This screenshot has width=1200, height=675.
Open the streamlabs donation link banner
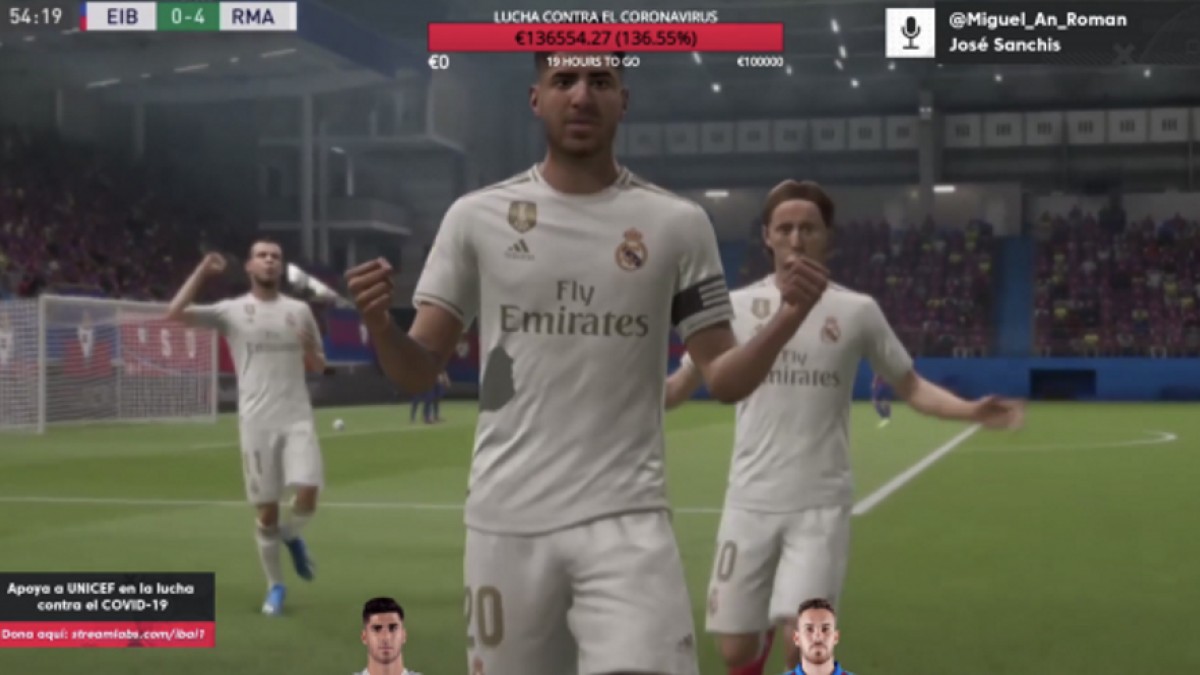click(107, 634)
